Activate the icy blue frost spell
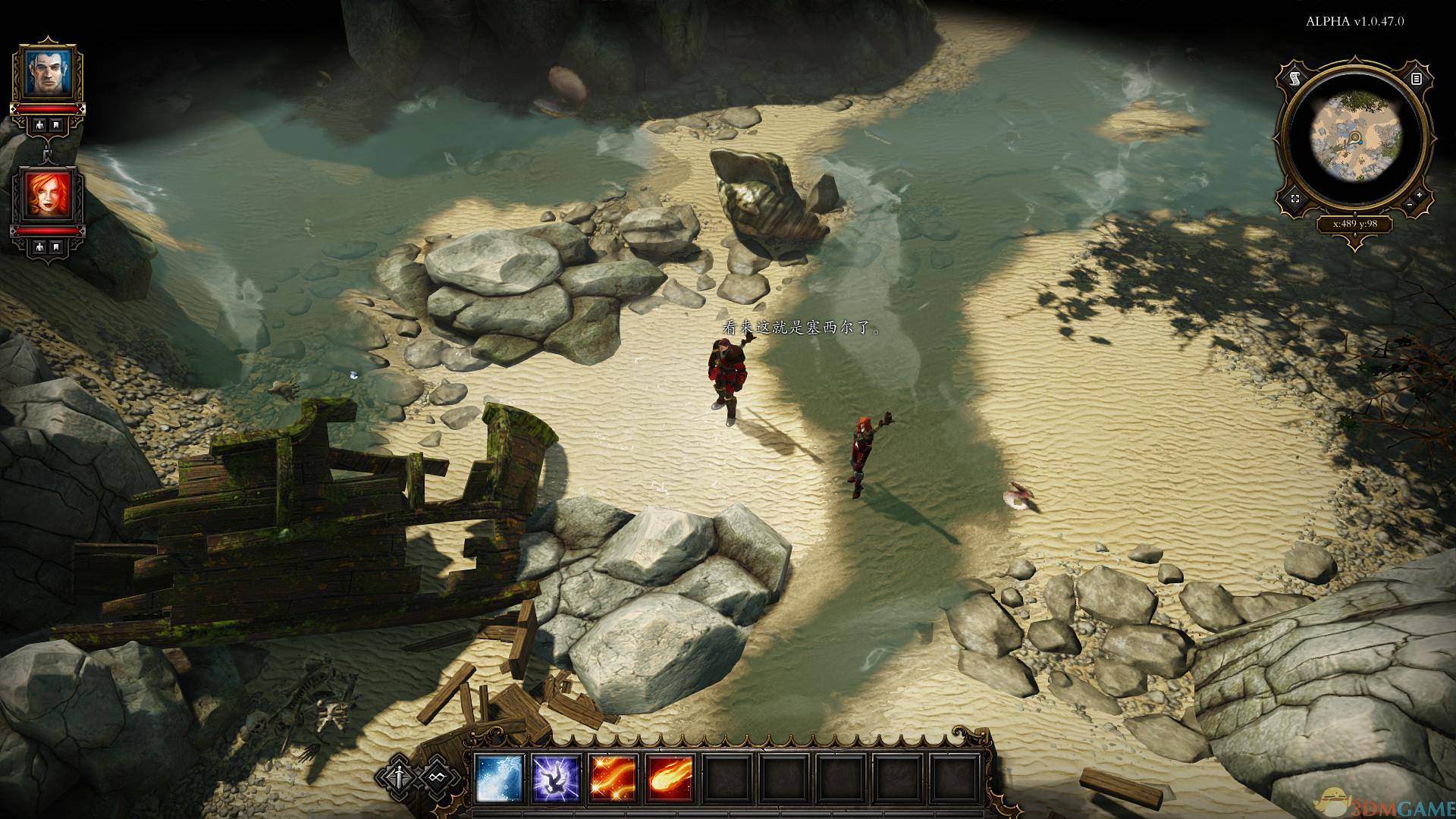 pos(499,779)
